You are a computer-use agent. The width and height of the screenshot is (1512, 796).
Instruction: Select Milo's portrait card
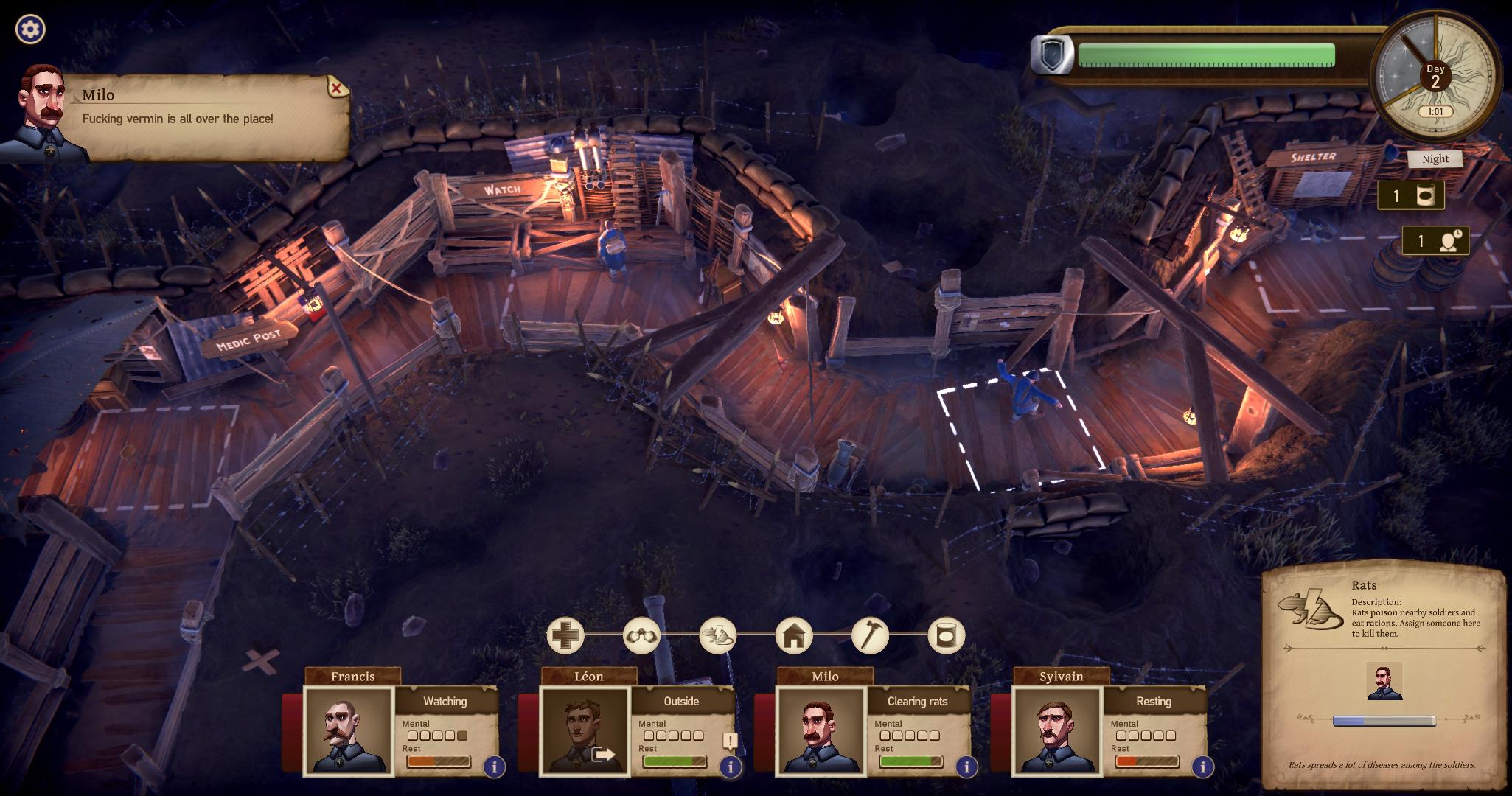(x=821, y=730)
